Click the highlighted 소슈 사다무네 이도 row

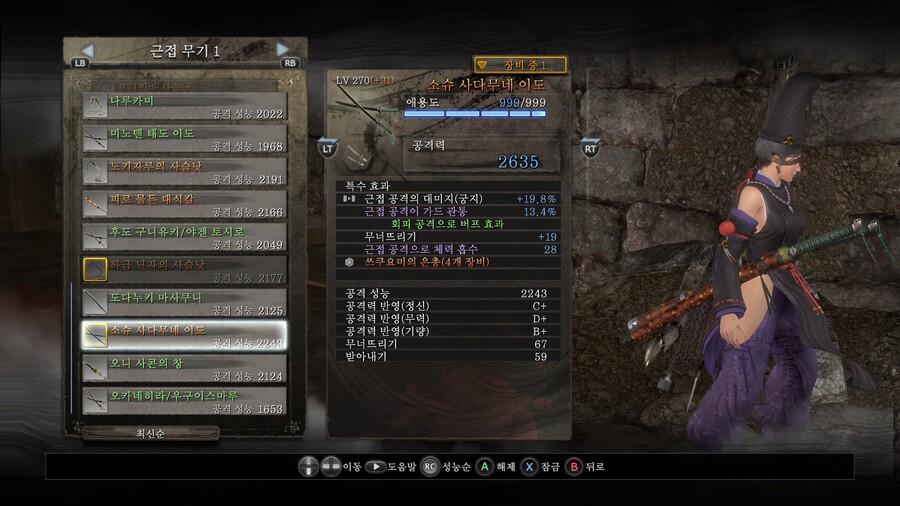[x=184, y=335]
